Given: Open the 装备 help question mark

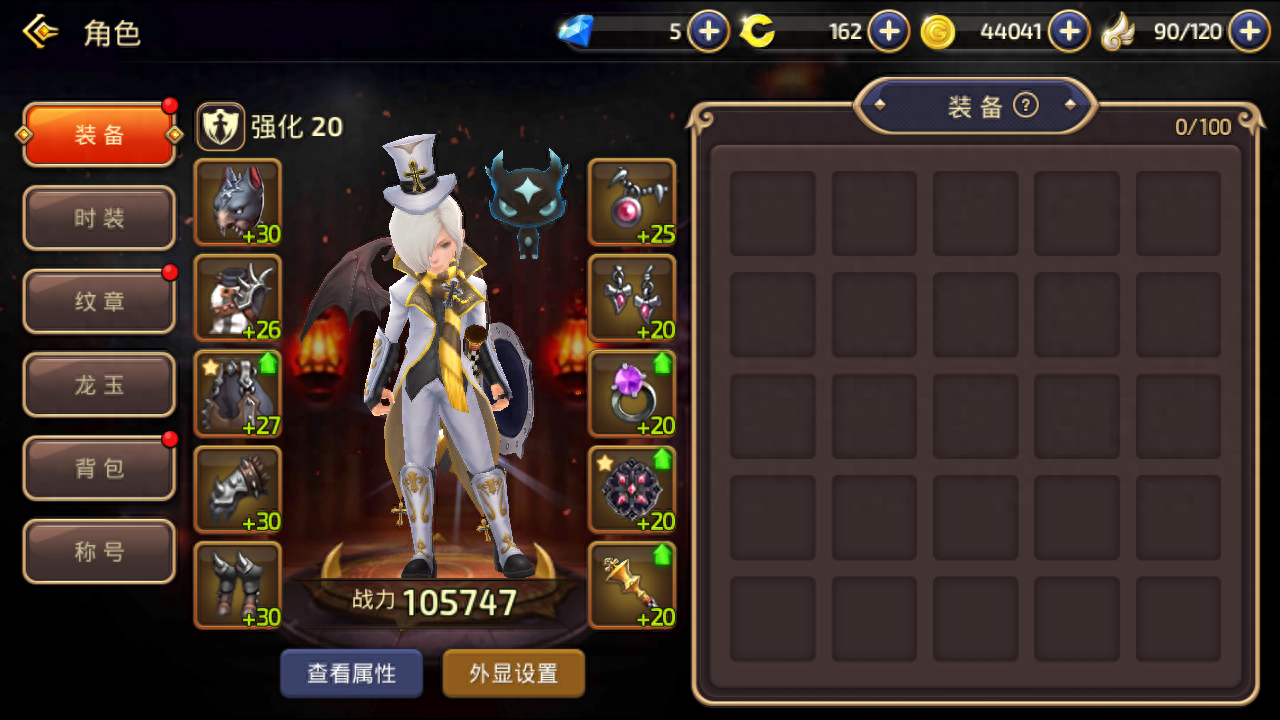Looking at the screenshot, I should point(1025,105).
